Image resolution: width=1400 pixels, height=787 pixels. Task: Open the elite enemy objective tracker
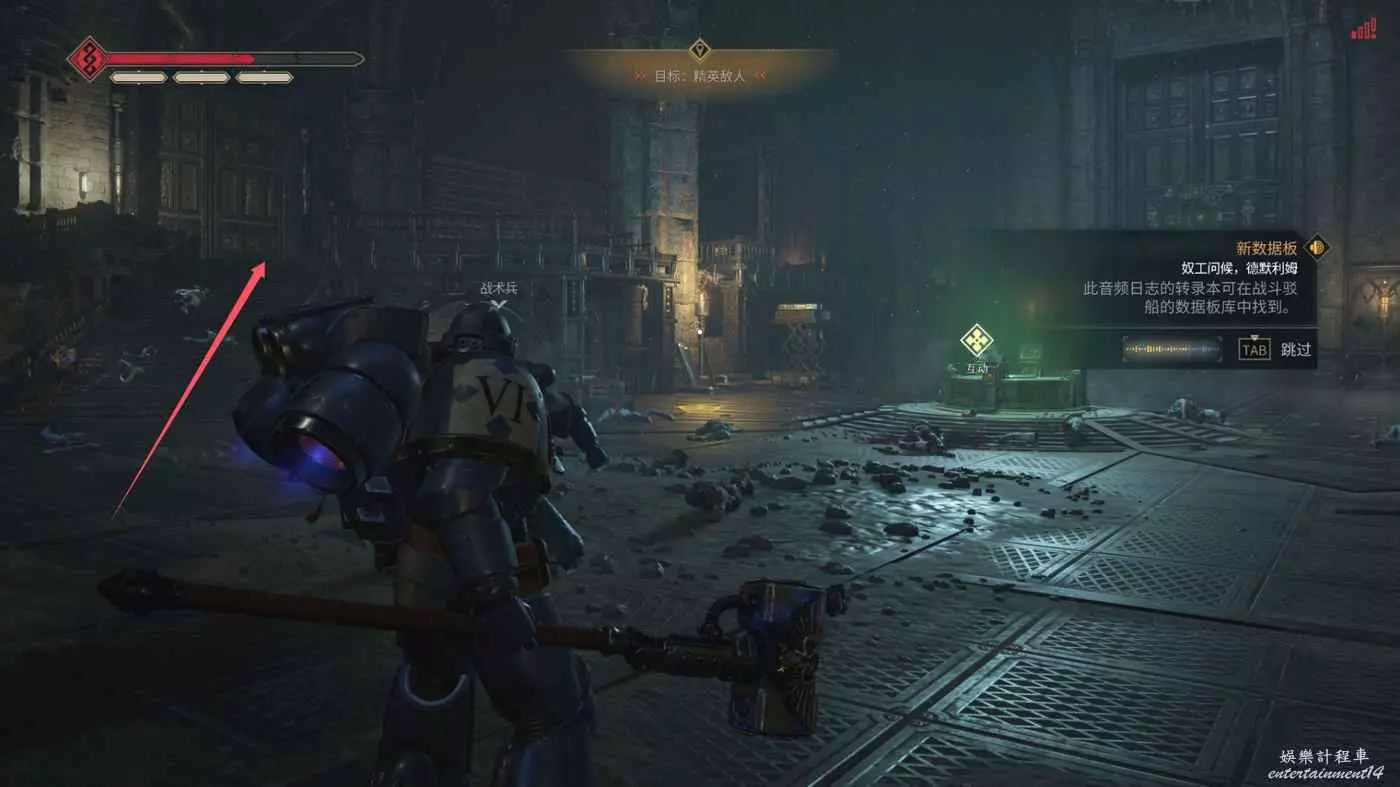point(700,75)
